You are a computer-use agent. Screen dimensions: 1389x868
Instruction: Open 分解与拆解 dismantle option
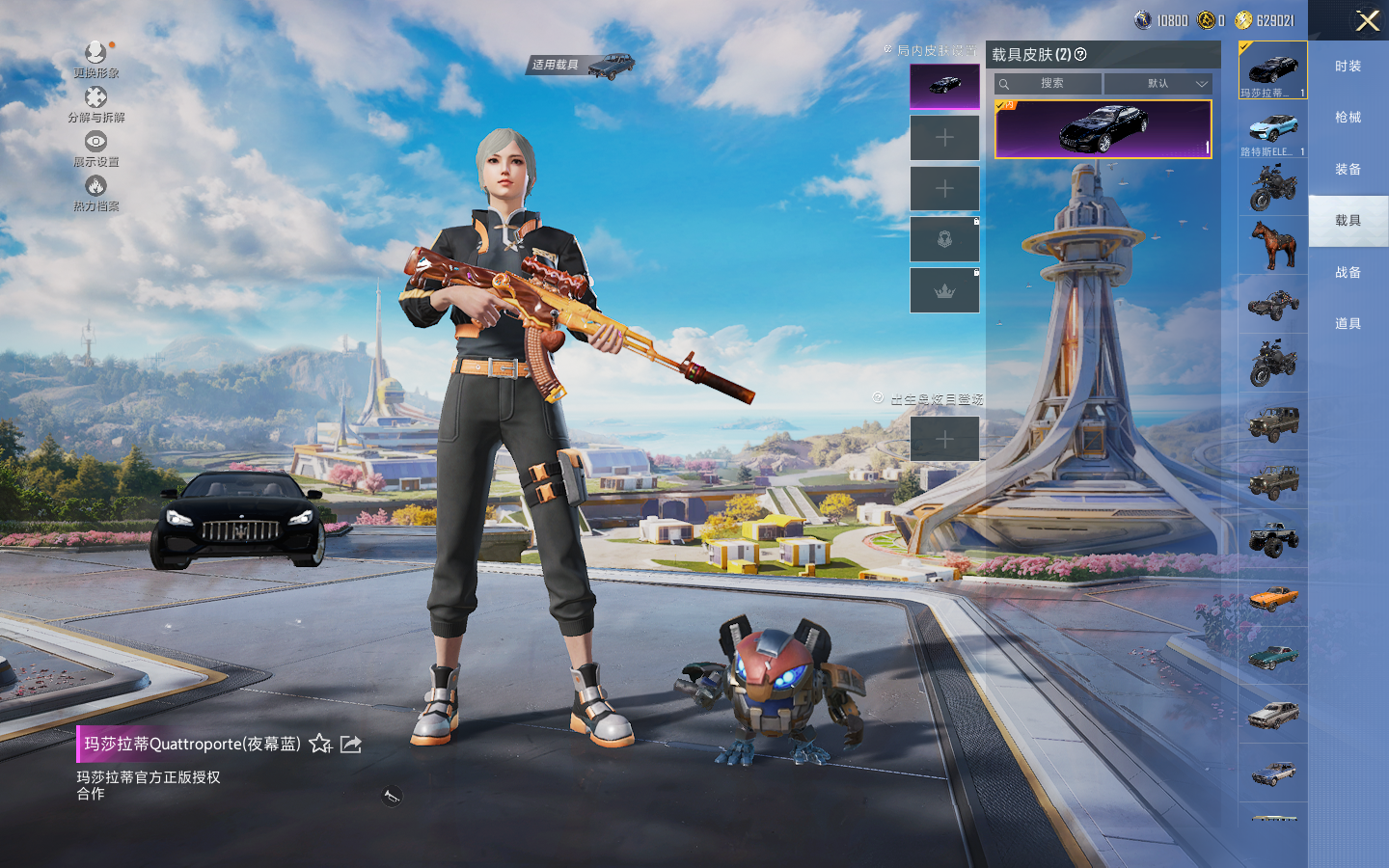point(95,98)
